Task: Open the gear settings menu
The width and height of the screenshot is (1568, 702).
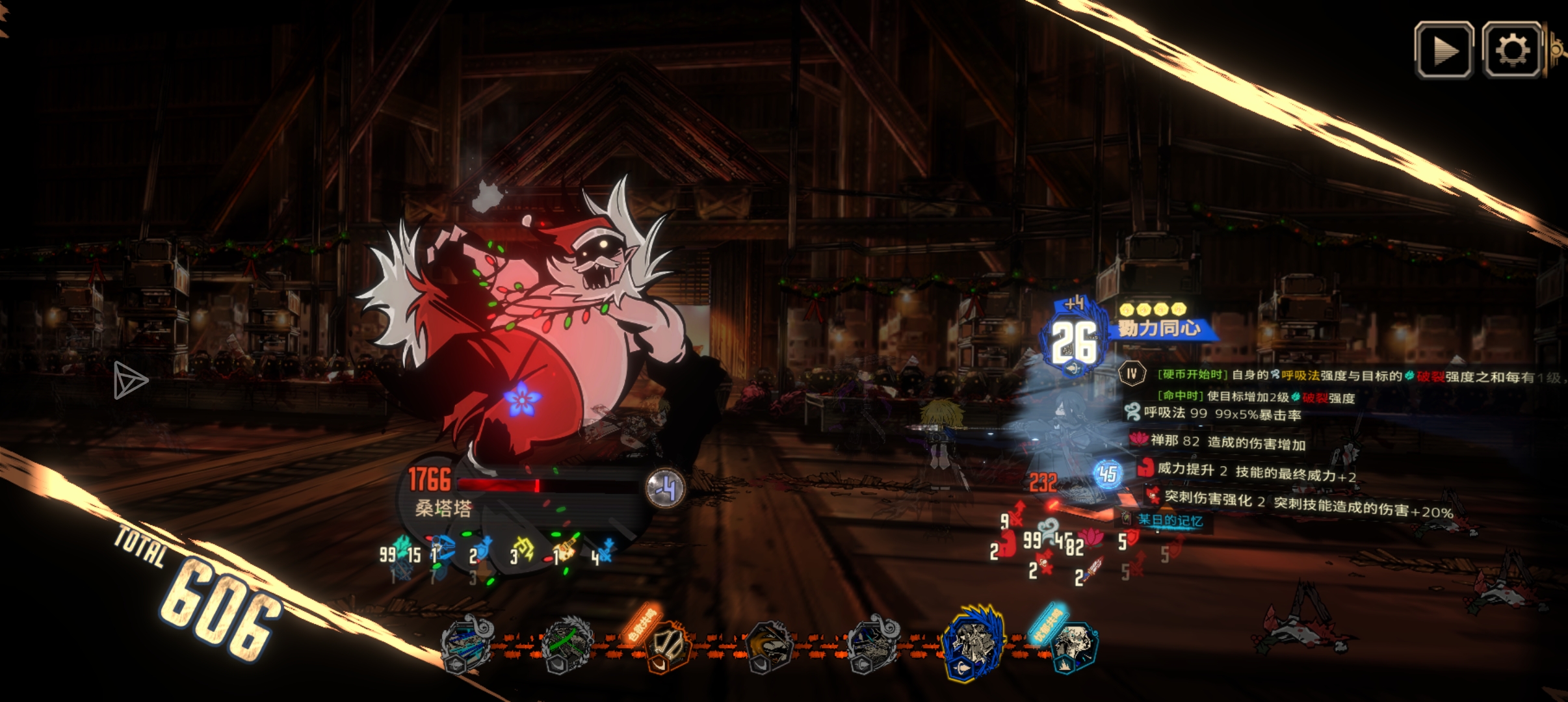Action: click(x=1512, y=50)
